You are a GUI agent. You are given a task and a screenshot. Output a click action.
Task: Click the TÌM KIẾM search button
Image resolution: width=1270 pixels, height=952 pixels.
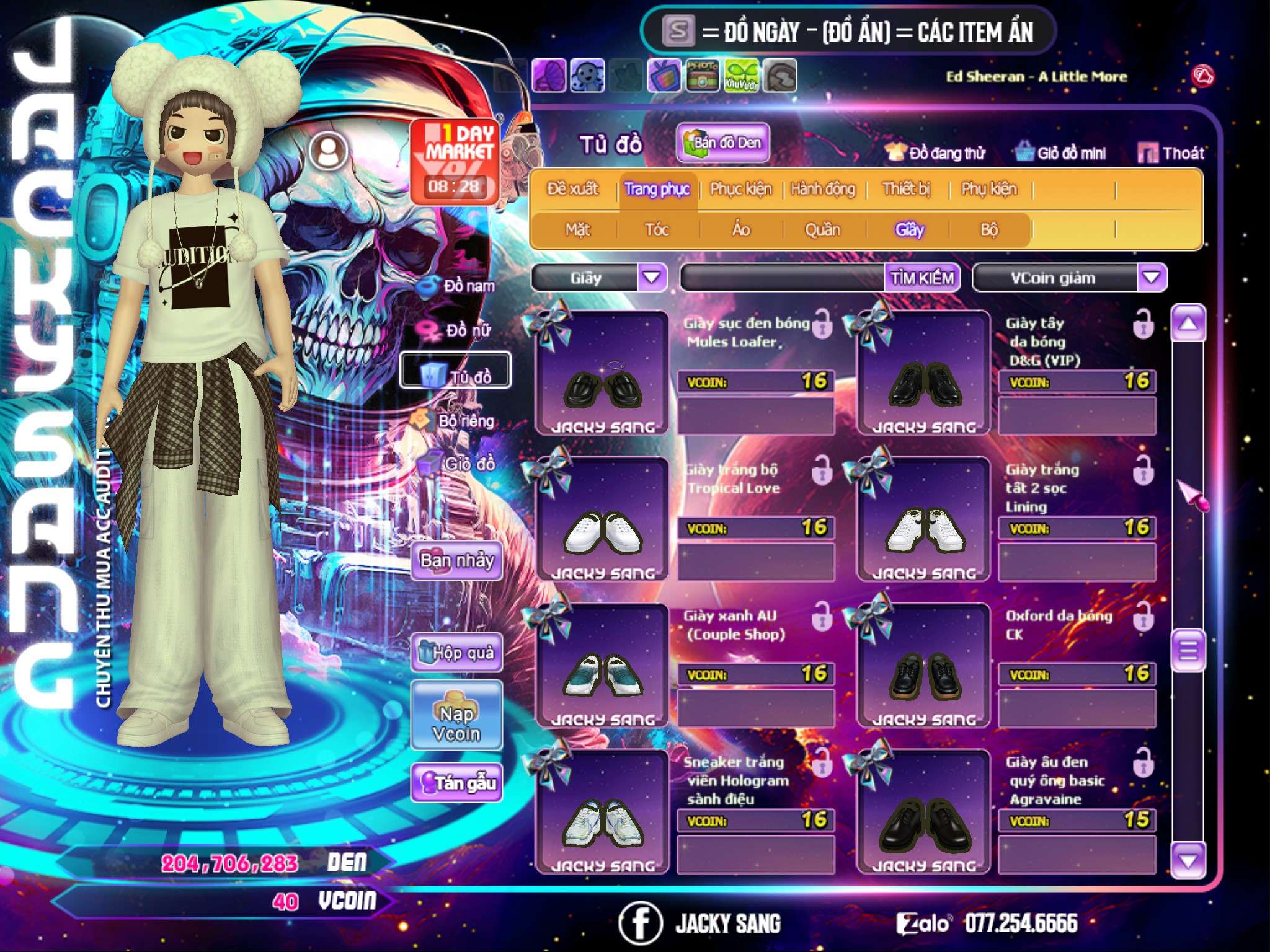922,278
